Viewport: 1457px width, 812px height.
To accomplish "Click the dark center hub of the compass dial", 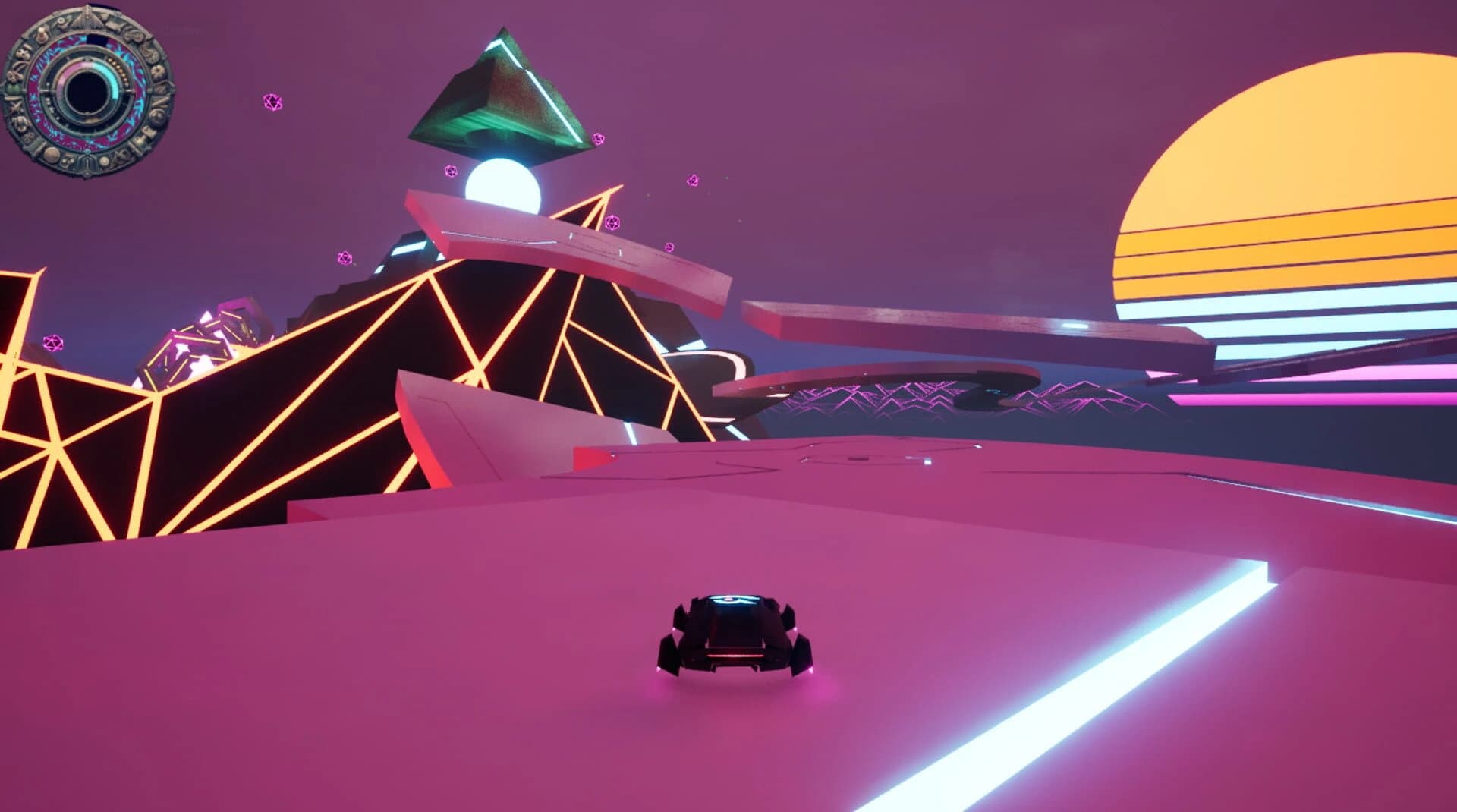I will pyautogui.click(x=87, y=90).
